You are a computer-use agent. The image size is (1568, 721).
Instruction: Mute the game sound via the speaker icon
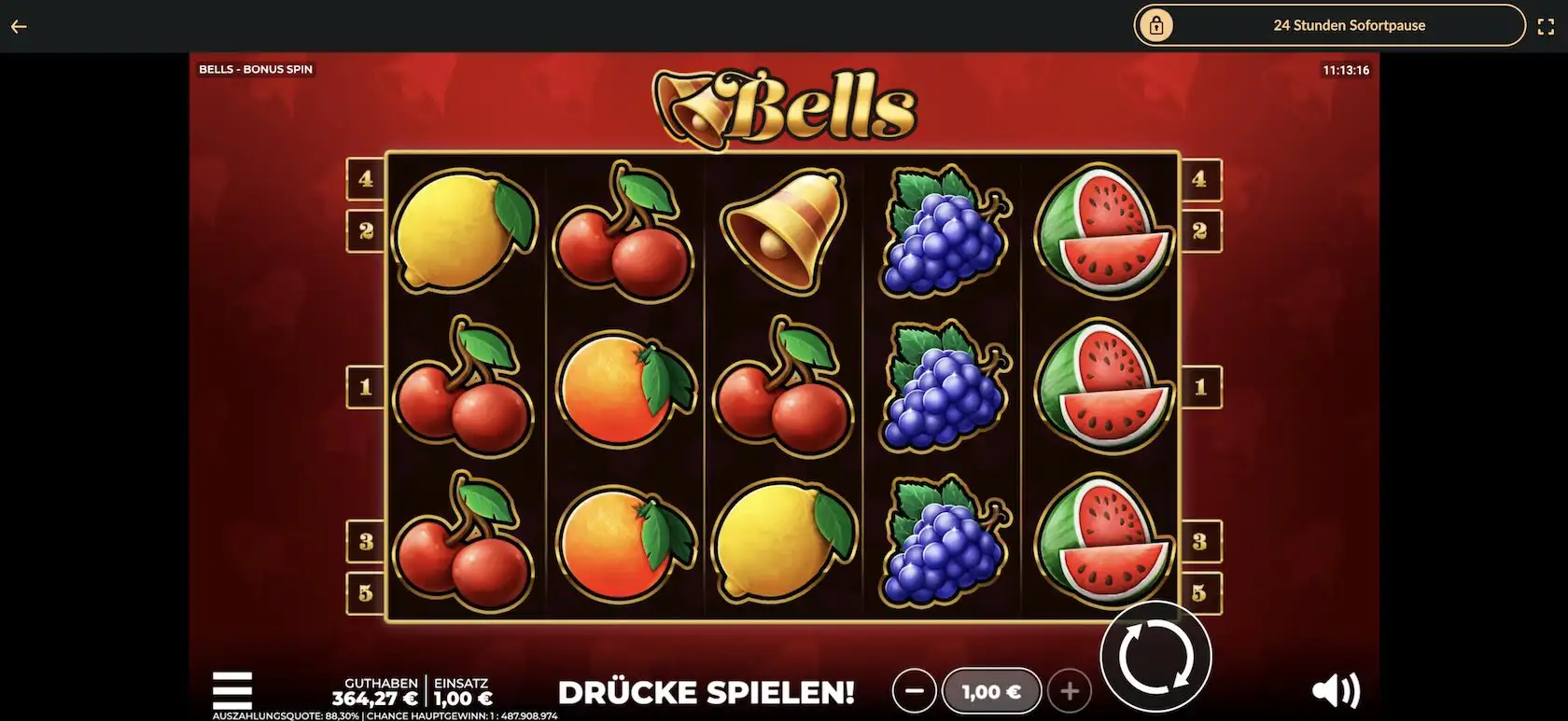coord(1337,690)
